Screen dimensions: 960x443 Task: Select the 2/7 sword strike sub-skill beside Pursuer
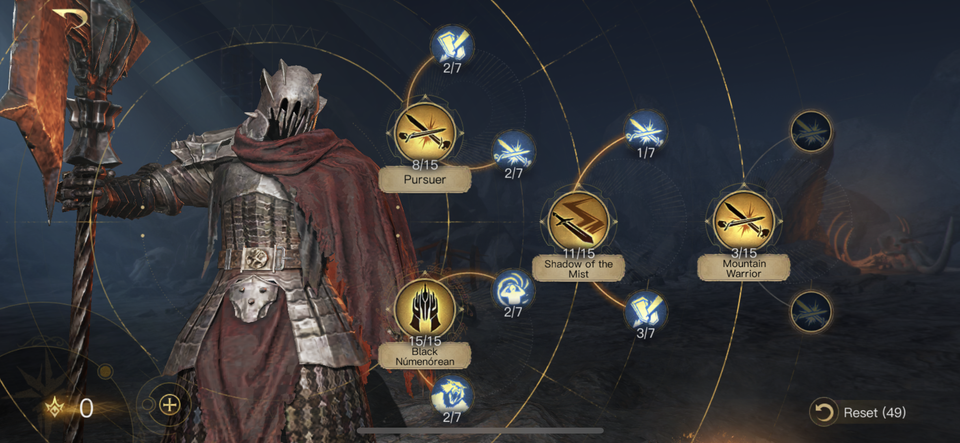[514, 151]
